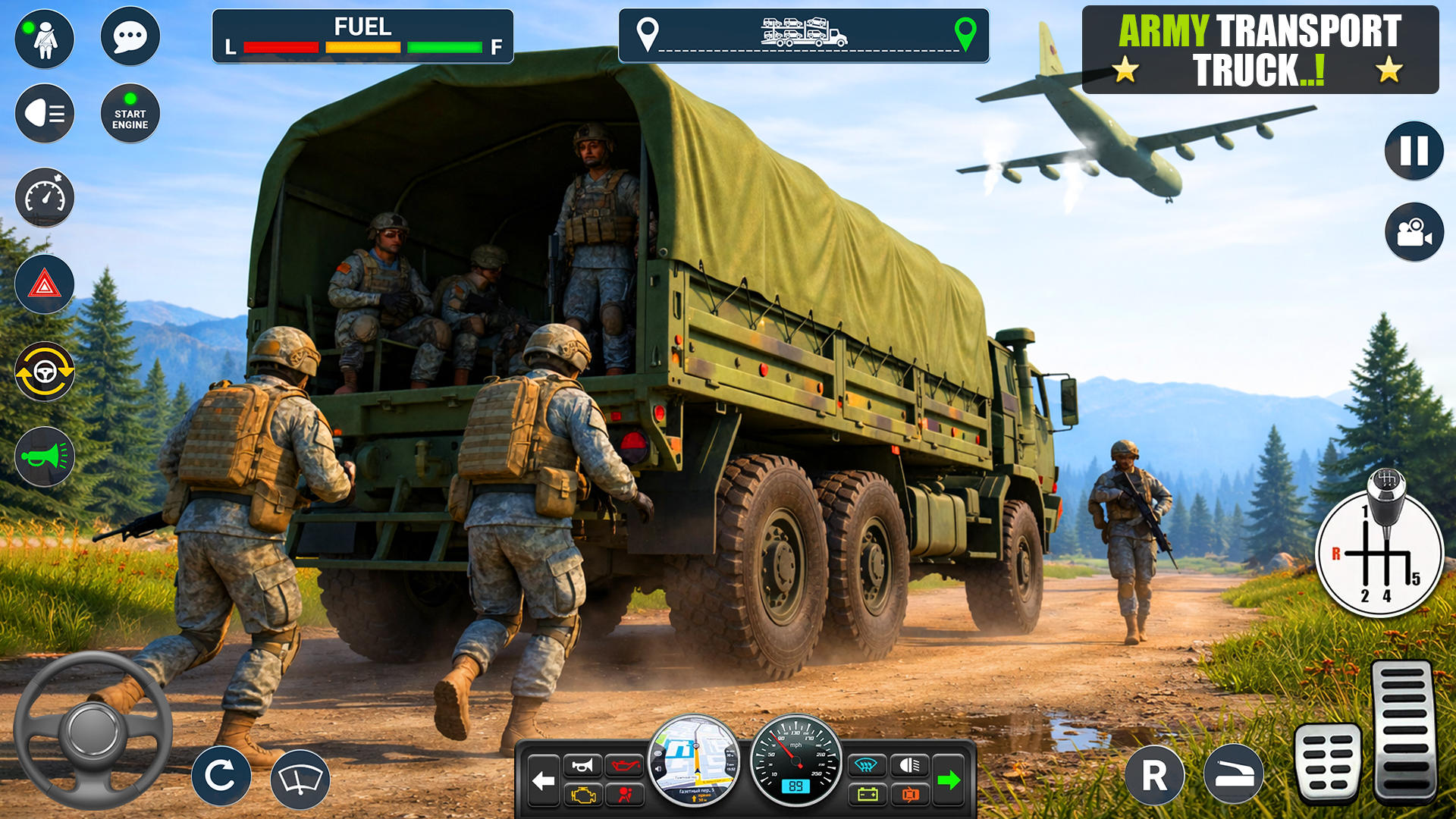Step on the brake pedal
The image size is (1456, 819).
tap(1328, 762)
